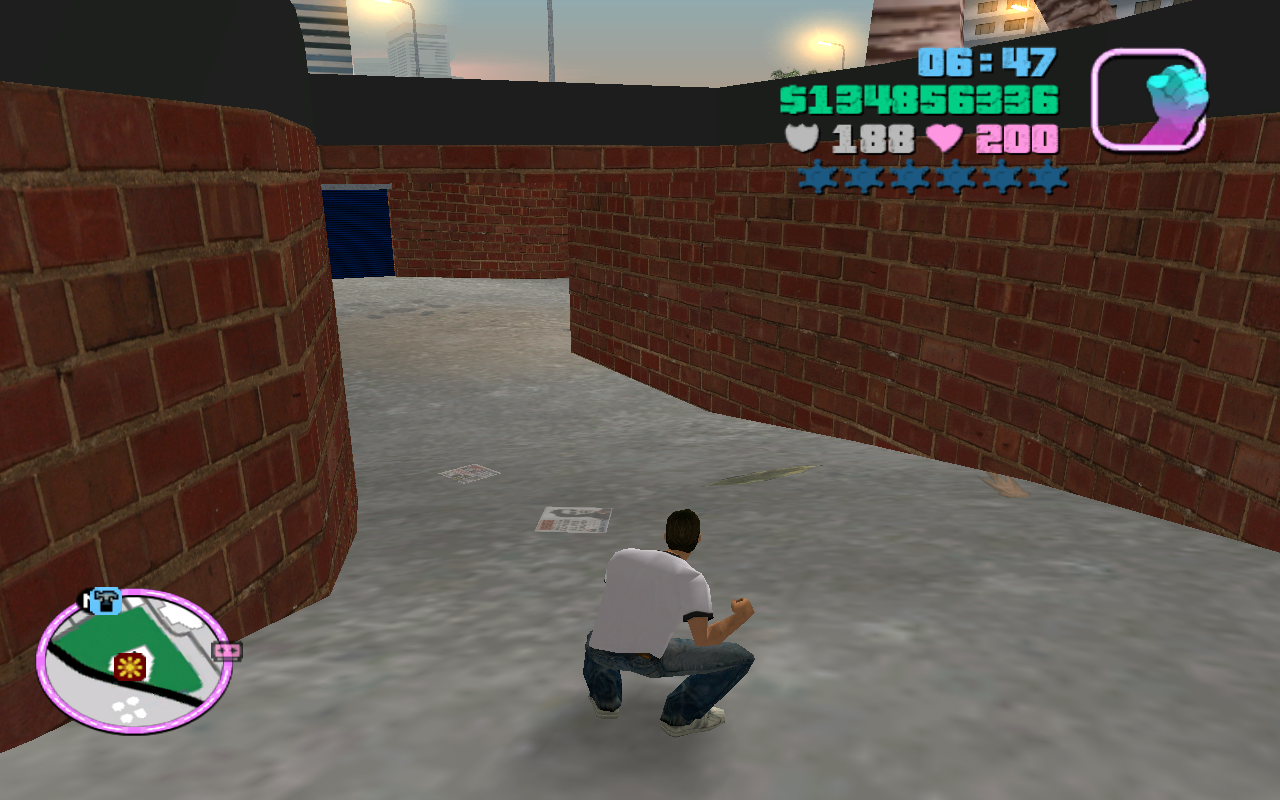The width and height of the screenshot is (1280, 800).
Task: Select the pink cassette save blip
Action: 227,651
